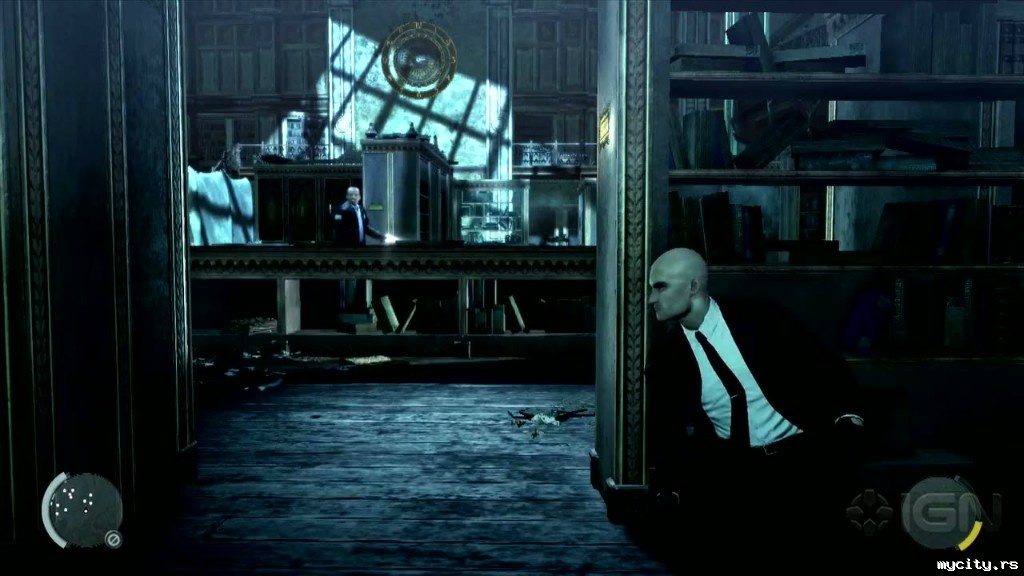Click the circular radar minimap

pos(82,508)
